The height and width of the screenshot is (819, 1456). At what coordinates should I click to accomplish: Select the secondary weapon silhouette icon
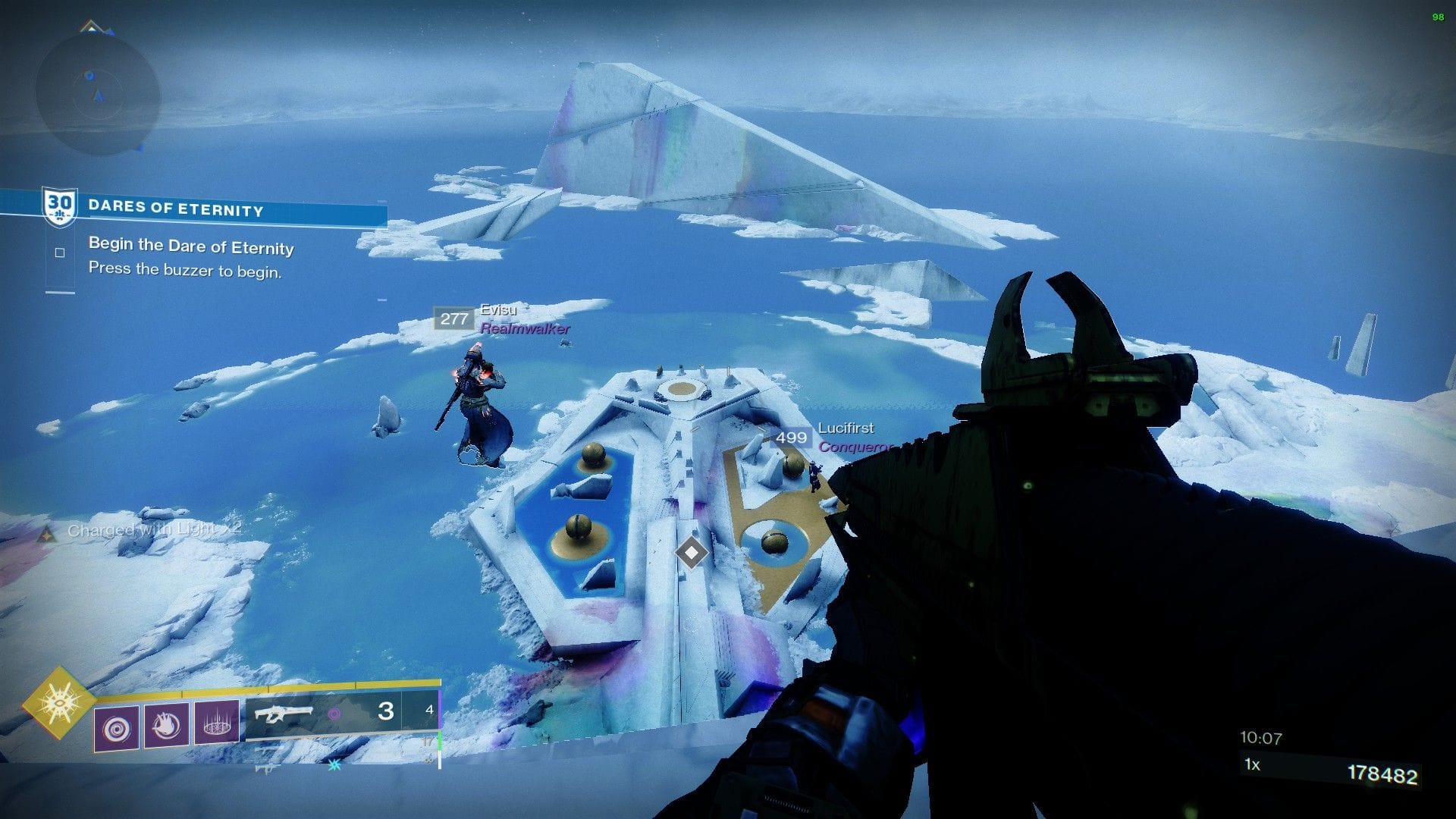coord(267,748)
